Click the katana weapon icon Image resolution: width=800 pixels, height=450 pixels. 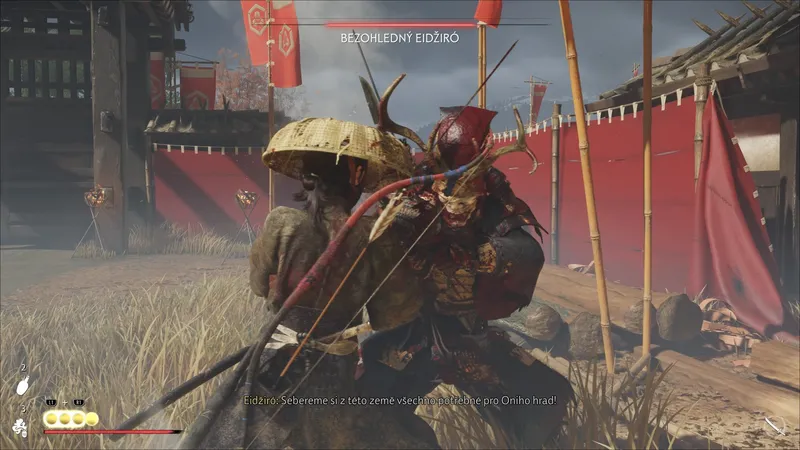pos(774,426)
